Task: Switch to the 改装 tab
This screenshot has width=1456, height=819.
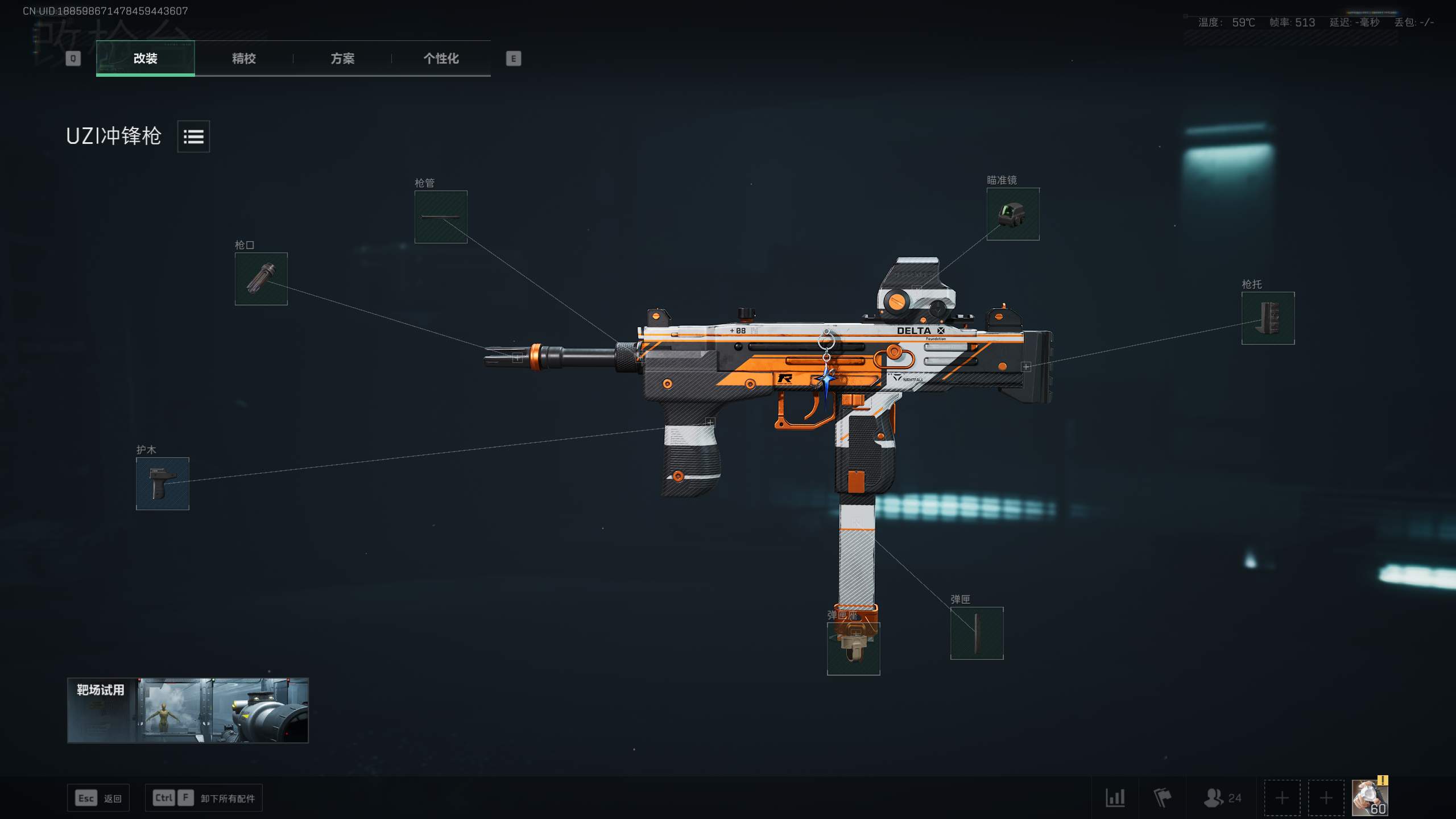Action: 145,58
